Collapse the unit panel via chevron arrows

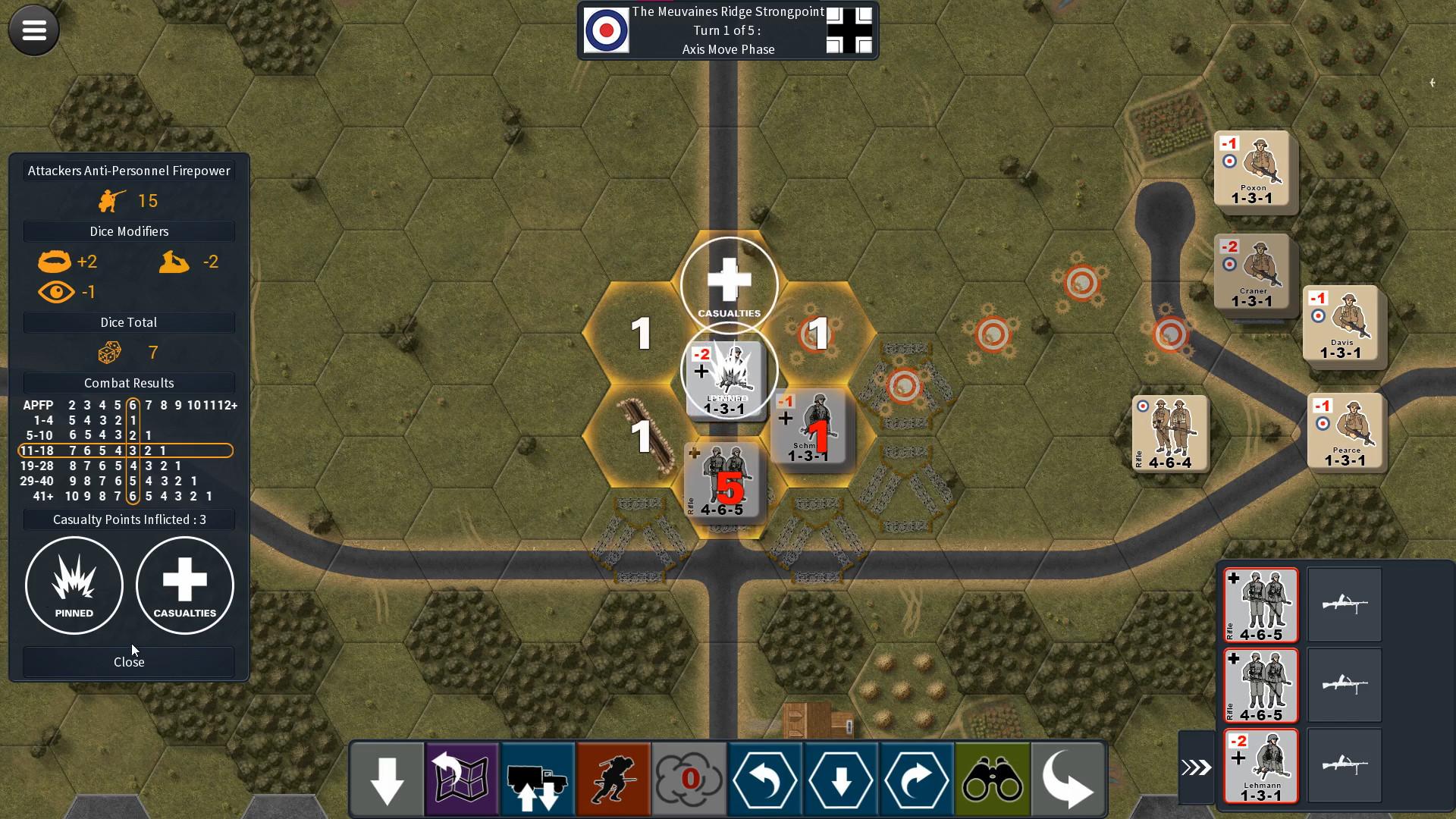coord(1197,766)
